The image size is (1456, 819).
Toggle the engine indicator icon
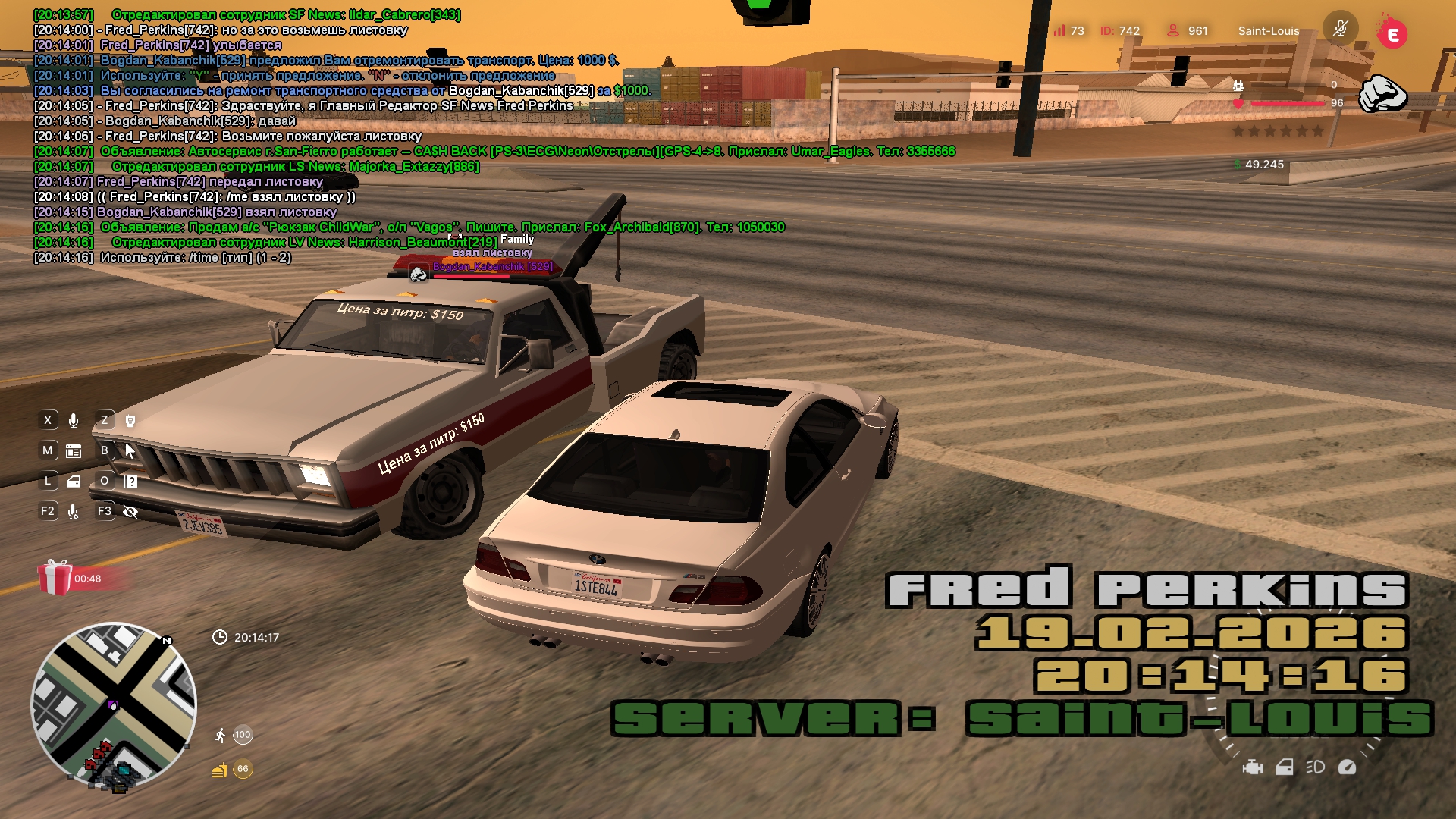pyautogui.click(x=1253, y=767)
